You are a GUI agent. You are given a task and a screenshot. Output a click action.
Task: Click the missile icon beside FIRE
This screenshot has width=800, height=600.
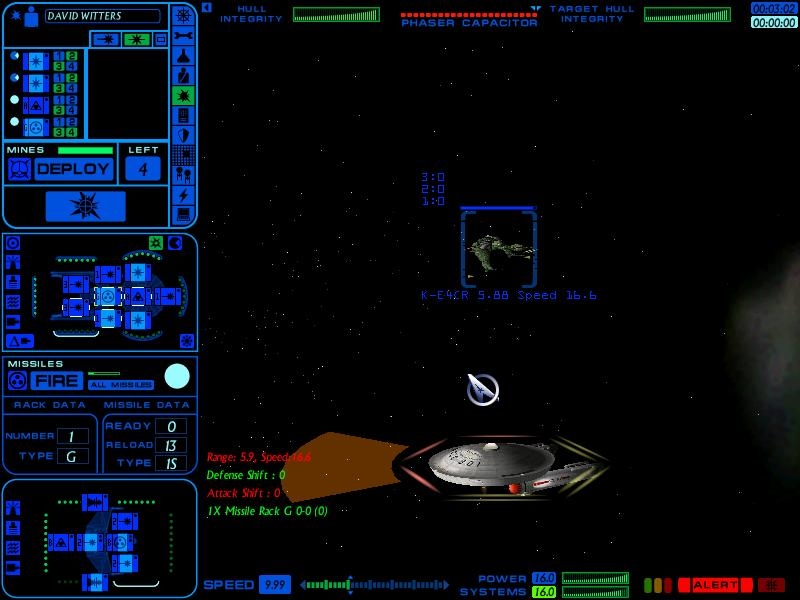(x=17, y=381)
